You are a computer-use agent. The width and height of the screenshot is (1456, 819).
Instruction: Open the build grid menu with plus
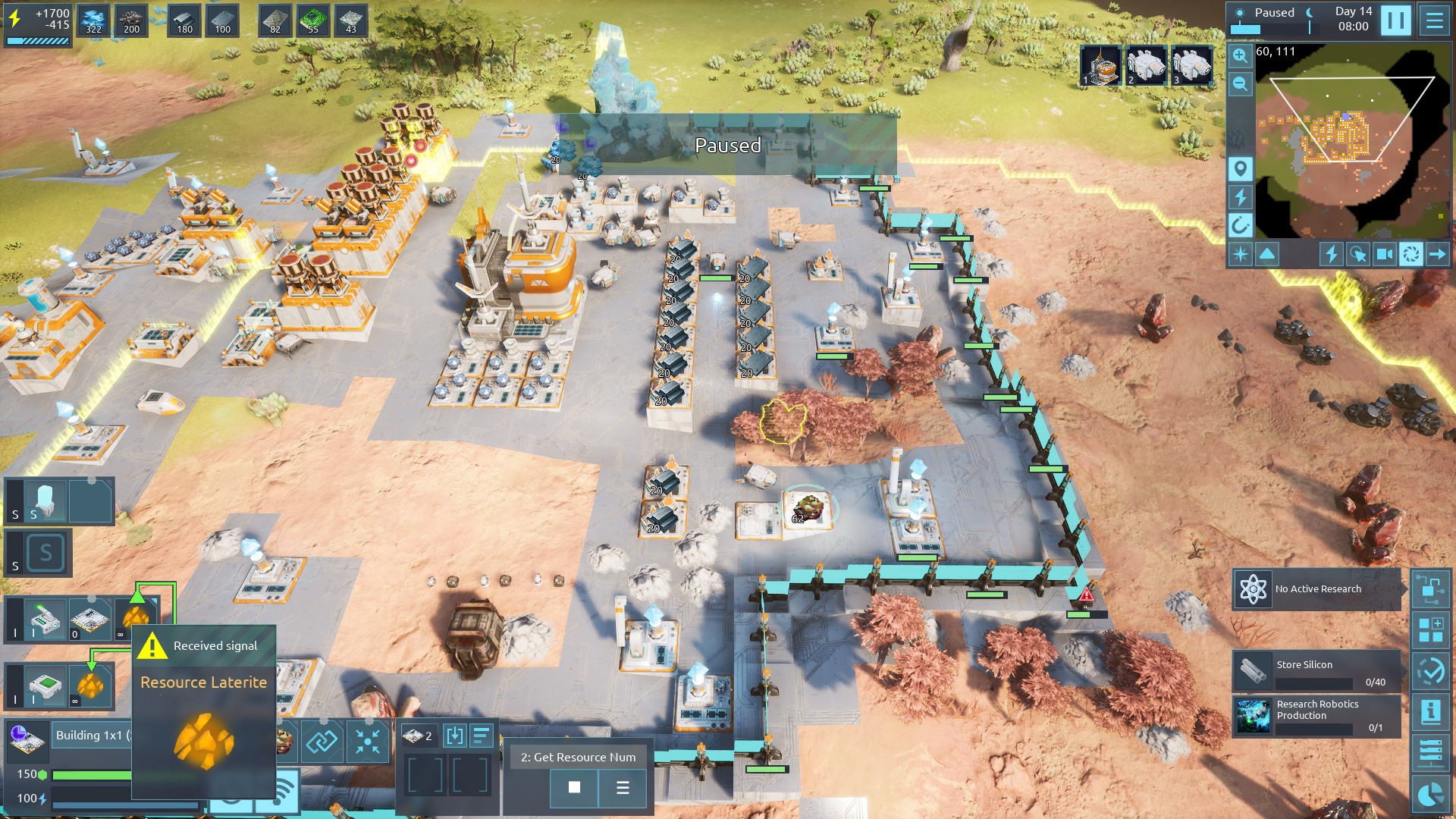[1430, 630]
